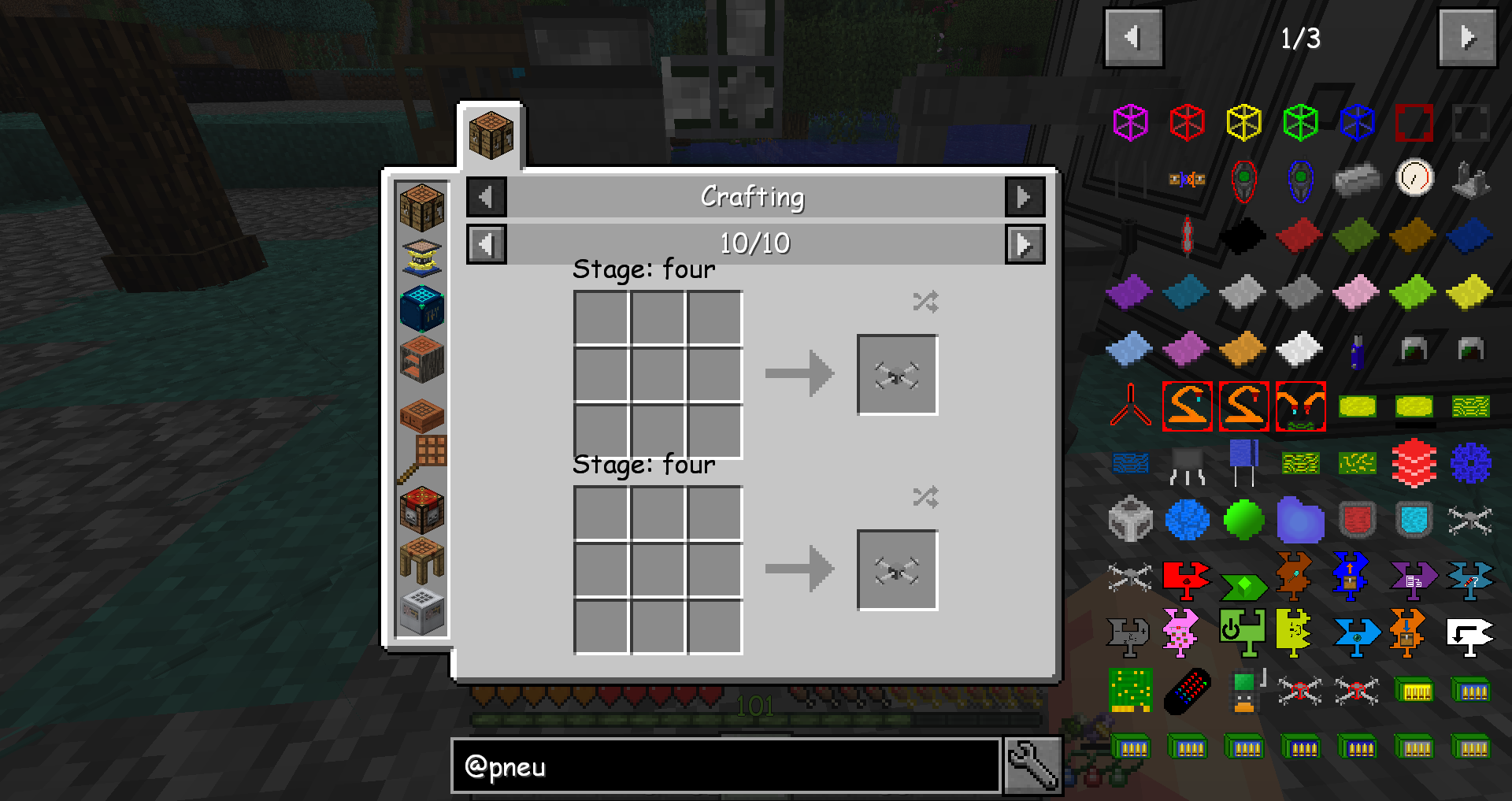Viewport: 1512px width, 801px height.
Task: Go back from recipe page 10/10
Action: point(486,244)
